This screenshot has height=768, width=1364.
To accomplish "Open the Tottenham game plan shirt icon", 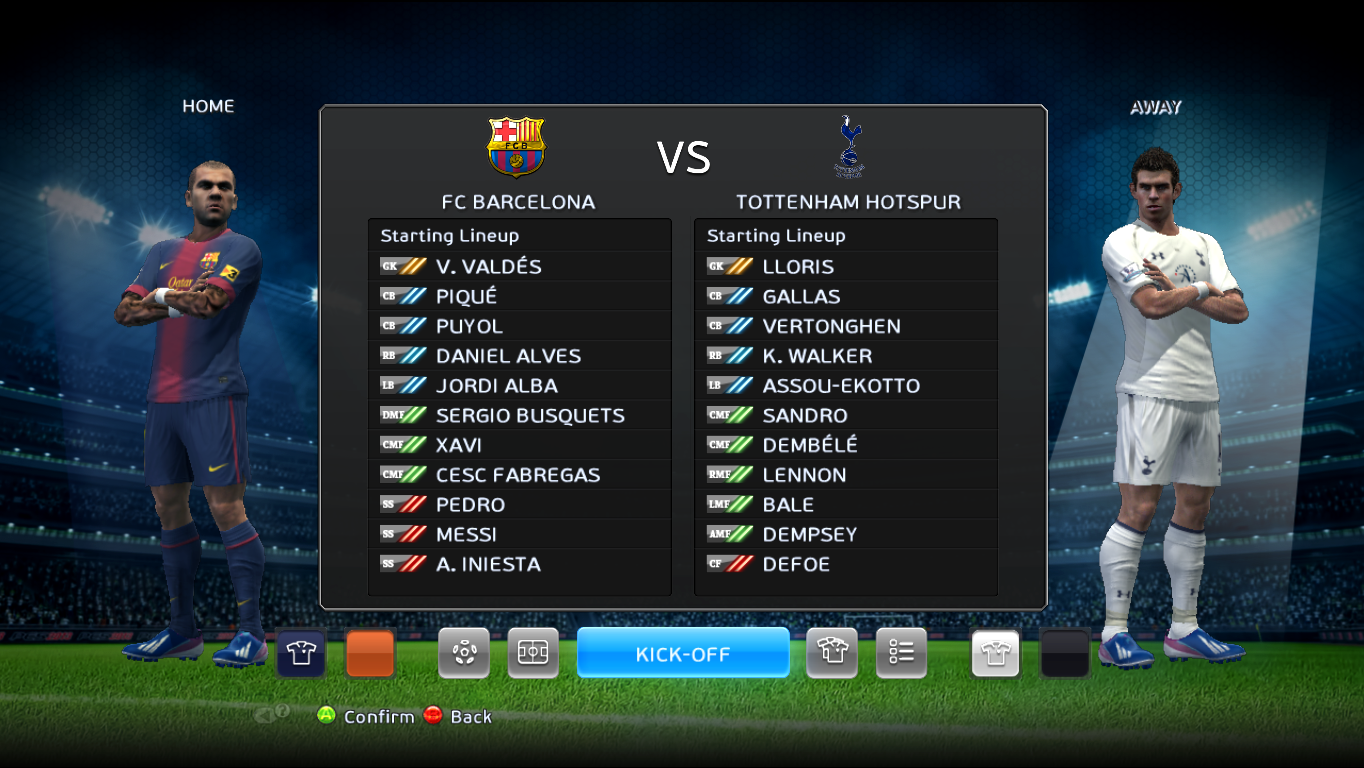I will 831,652.
